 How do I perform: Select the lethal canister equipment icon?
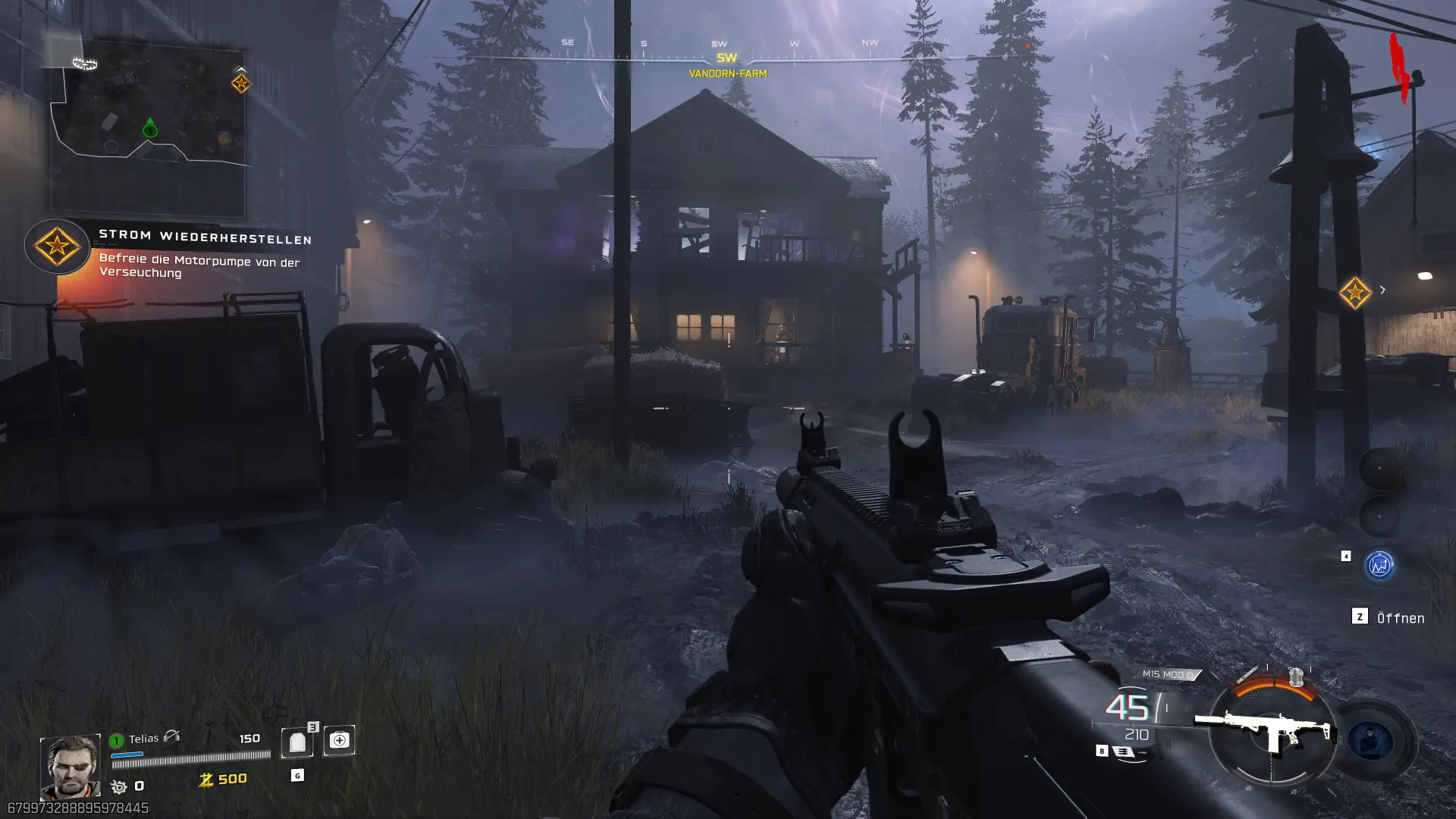[x=1296, y=675]
